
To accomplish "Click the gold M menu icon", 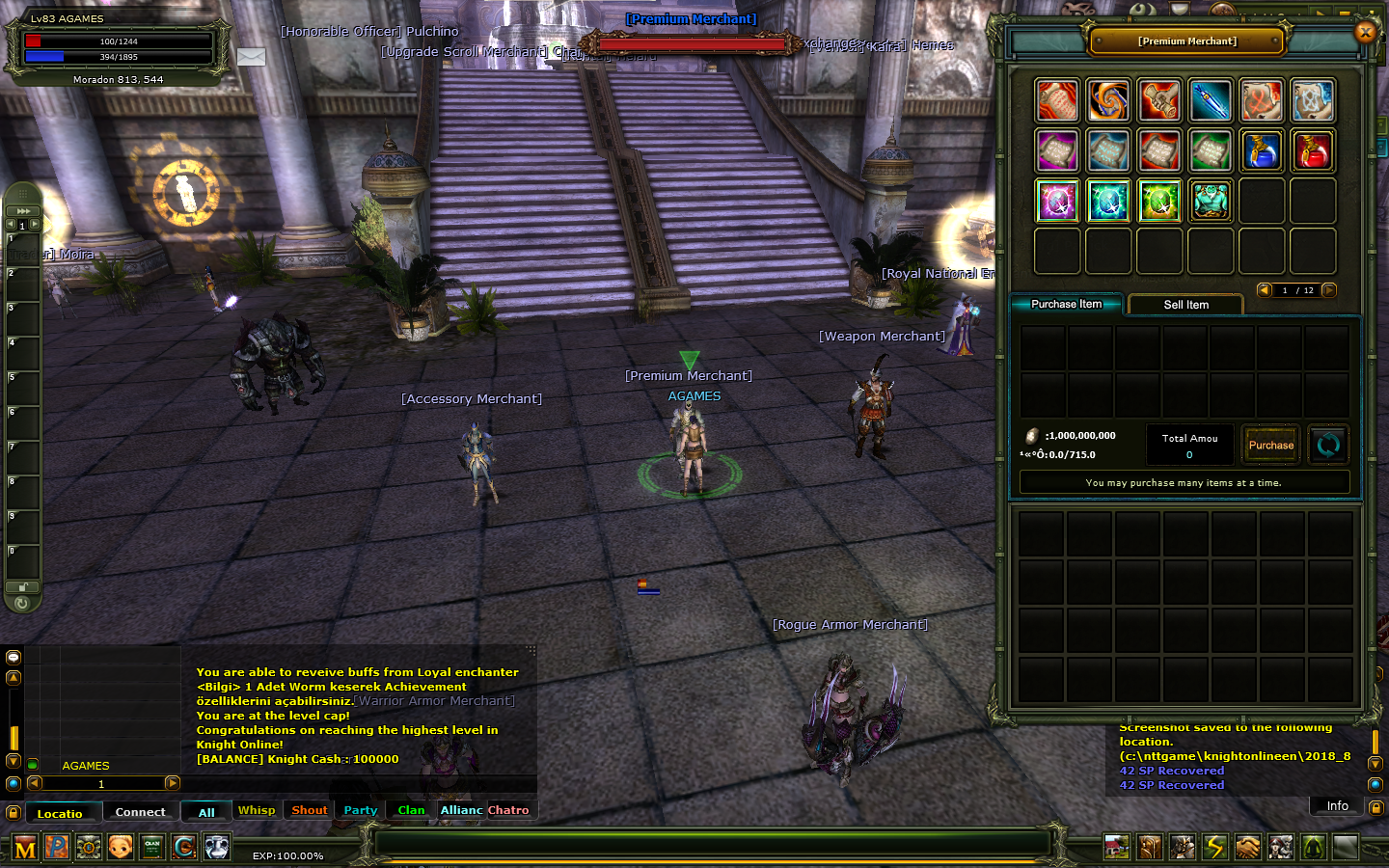I will [25, 848].
